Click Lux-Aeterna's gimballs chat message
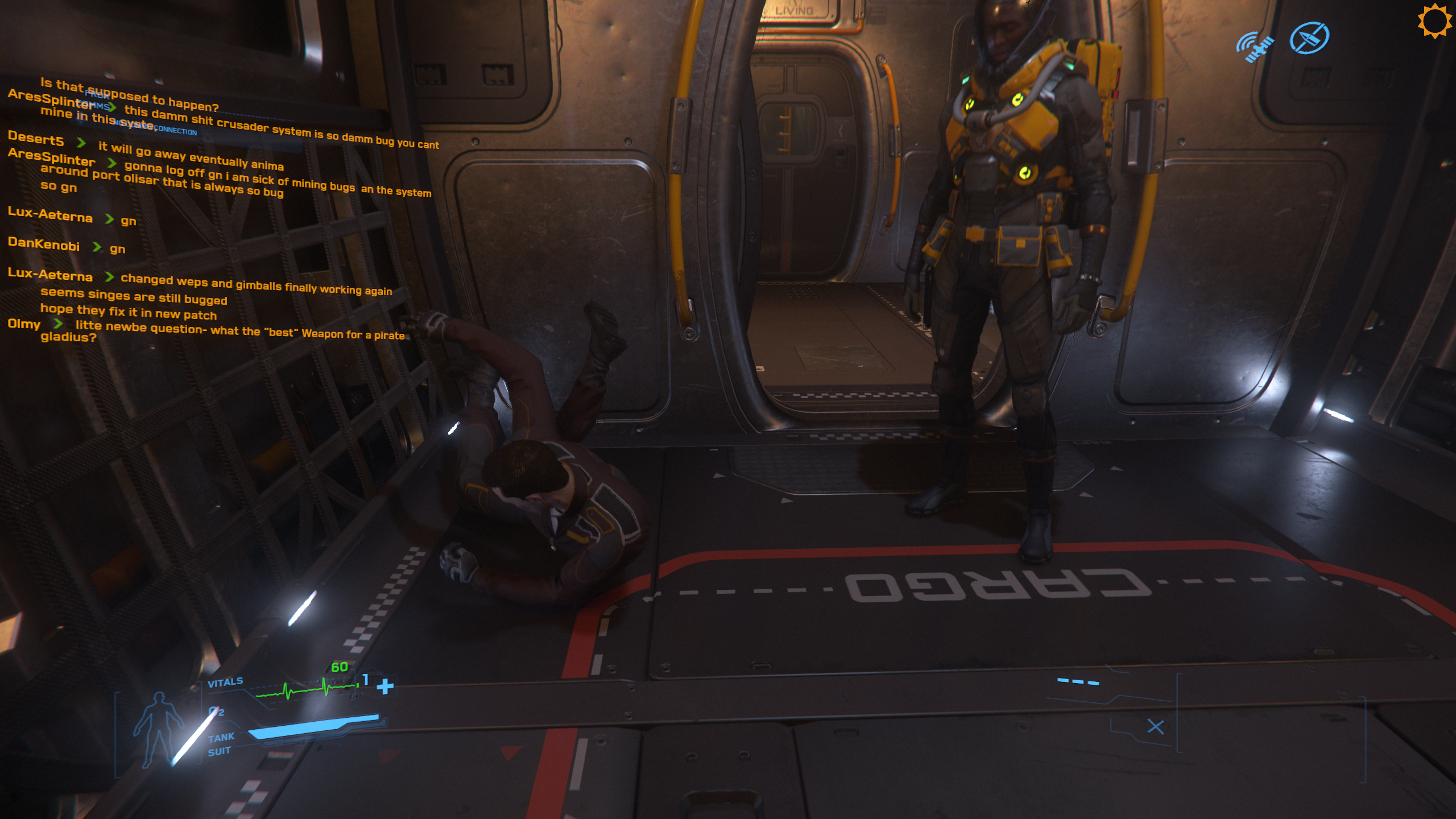The image size is (1456, 819). click(256, 284)
